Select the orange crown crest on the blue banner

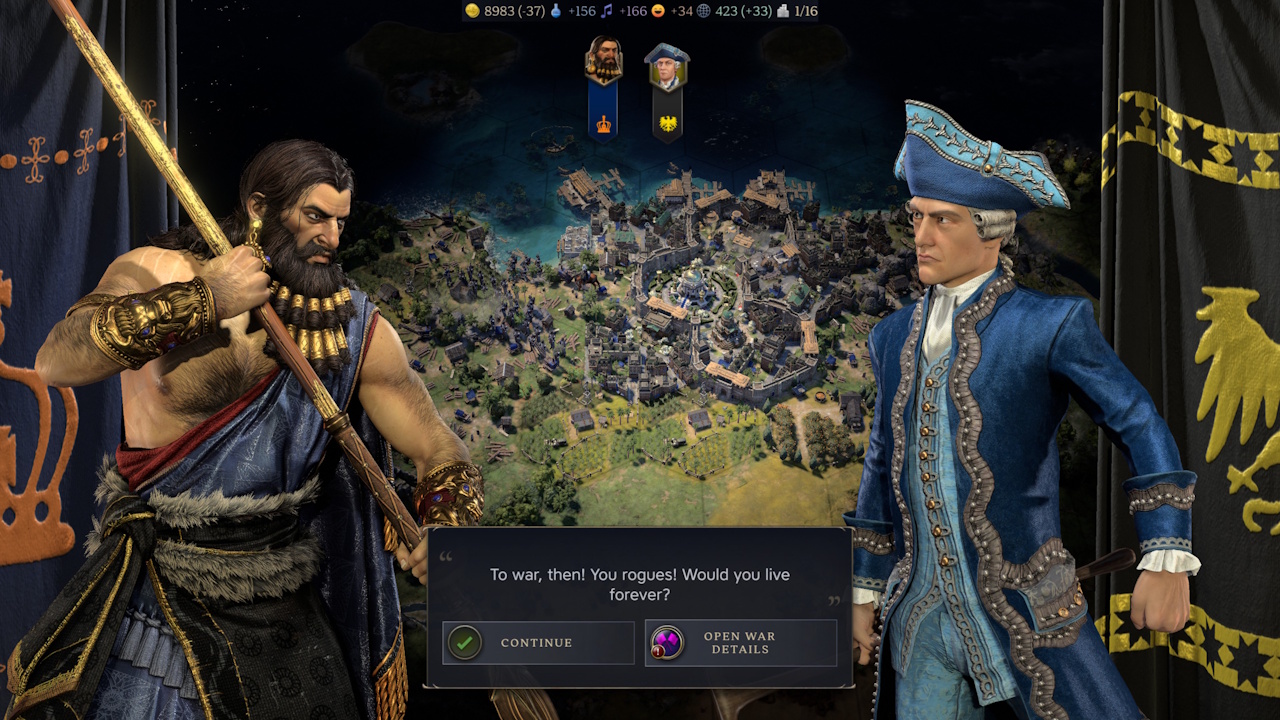603,123
